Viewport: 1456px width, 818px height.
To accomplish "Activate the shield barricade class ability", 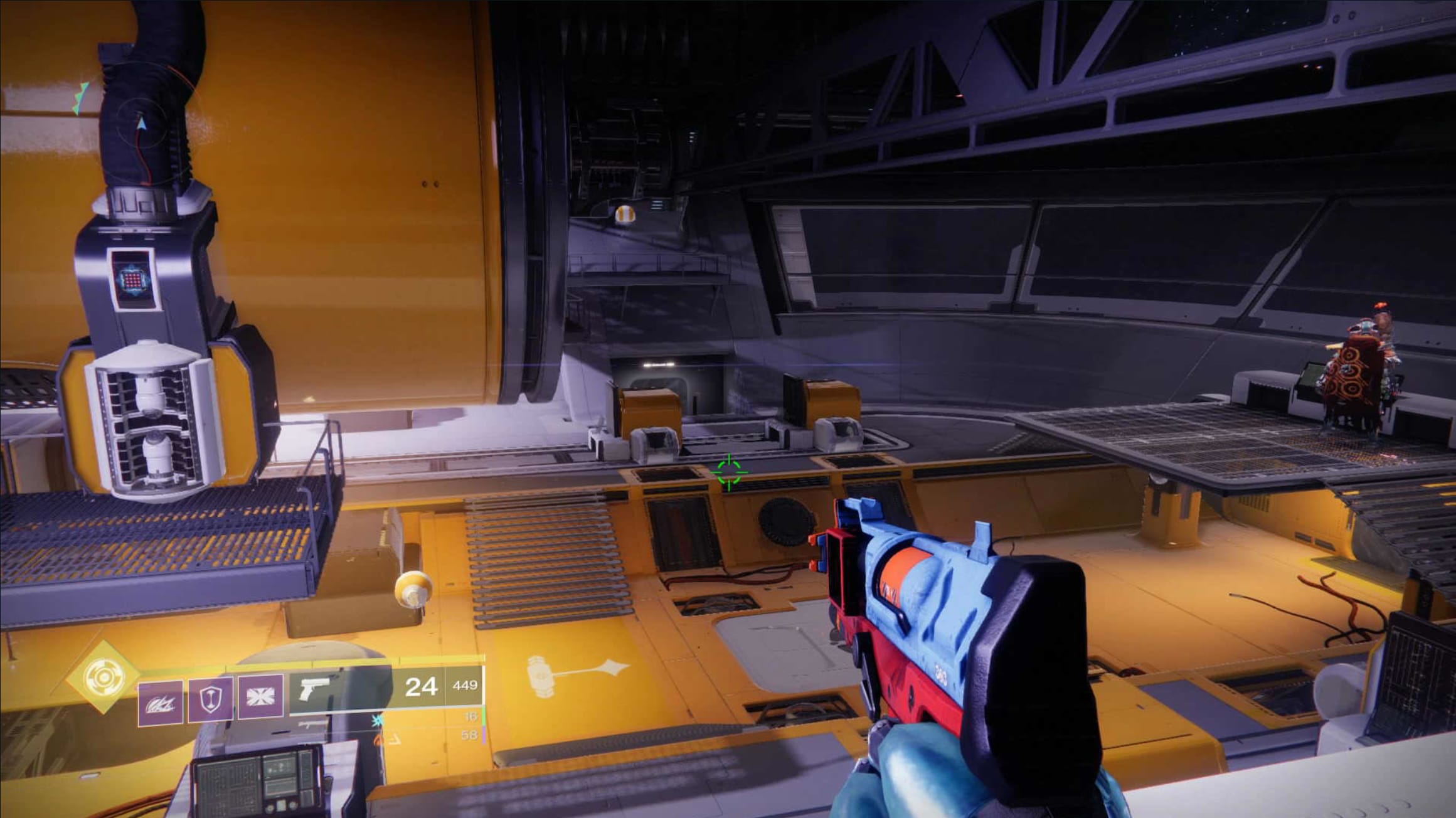I will coord(211,699).
